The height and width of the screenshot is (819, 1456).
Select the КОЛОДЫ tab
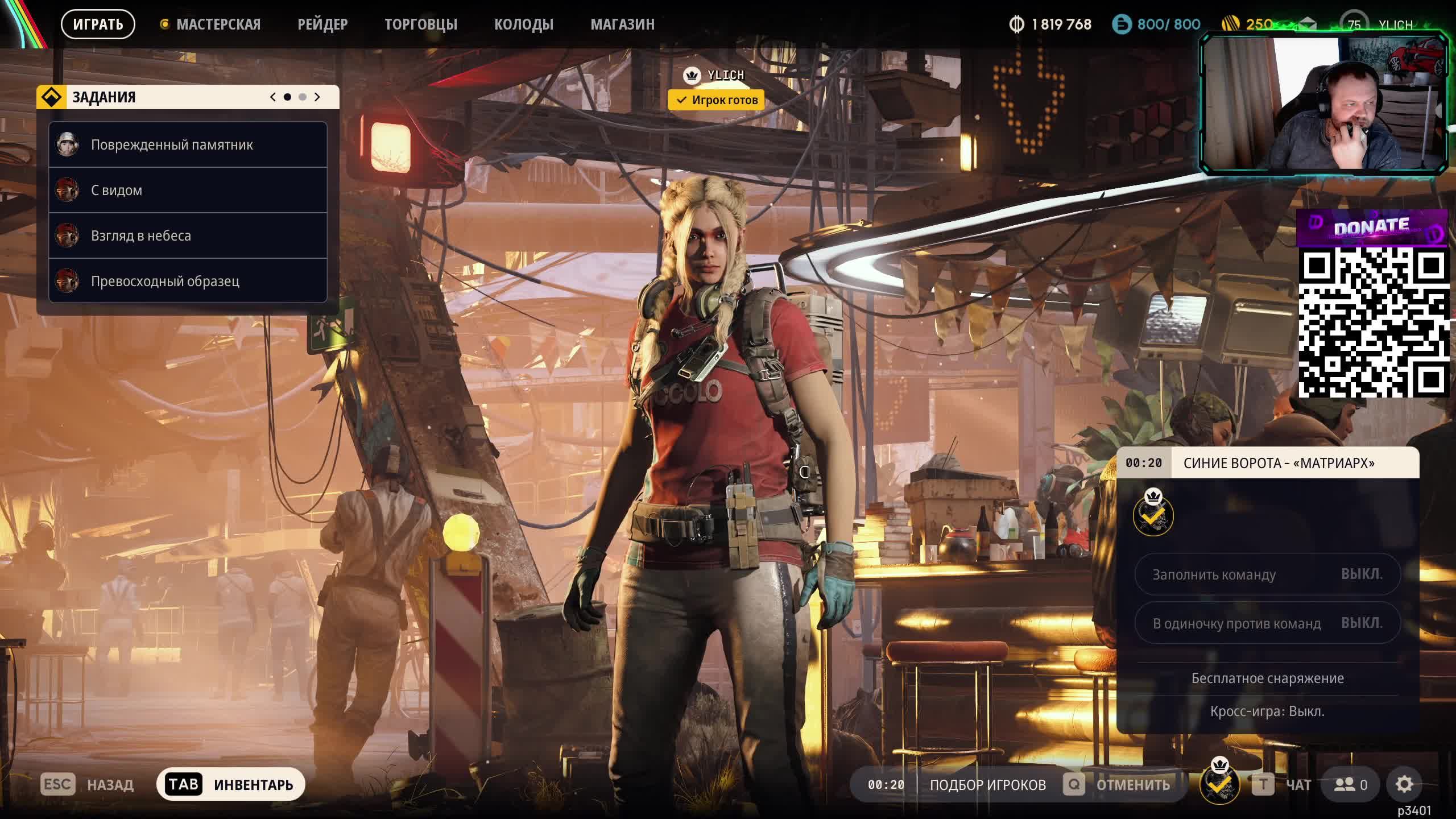(523, 24)
